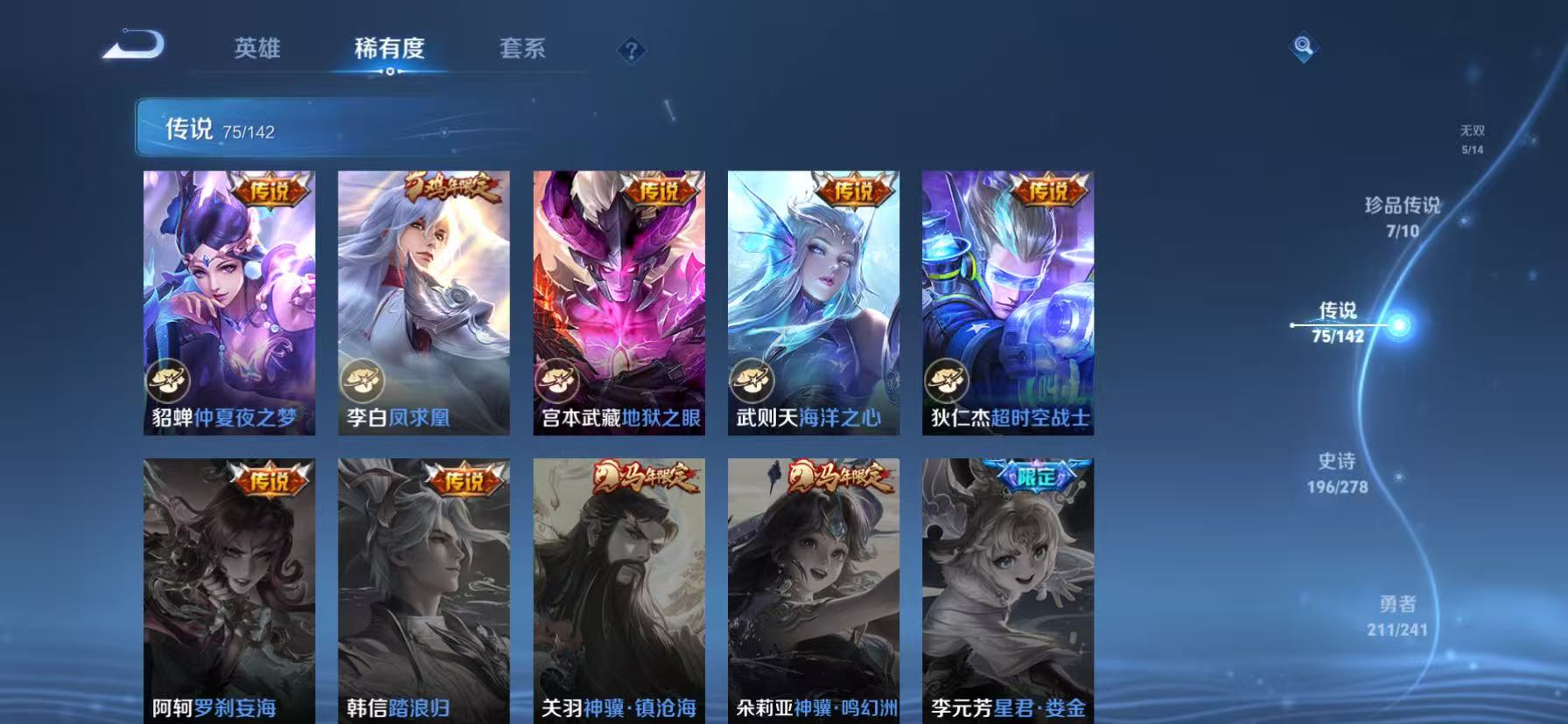
Task: Open the search magnifier icon
Action: 1302,48
